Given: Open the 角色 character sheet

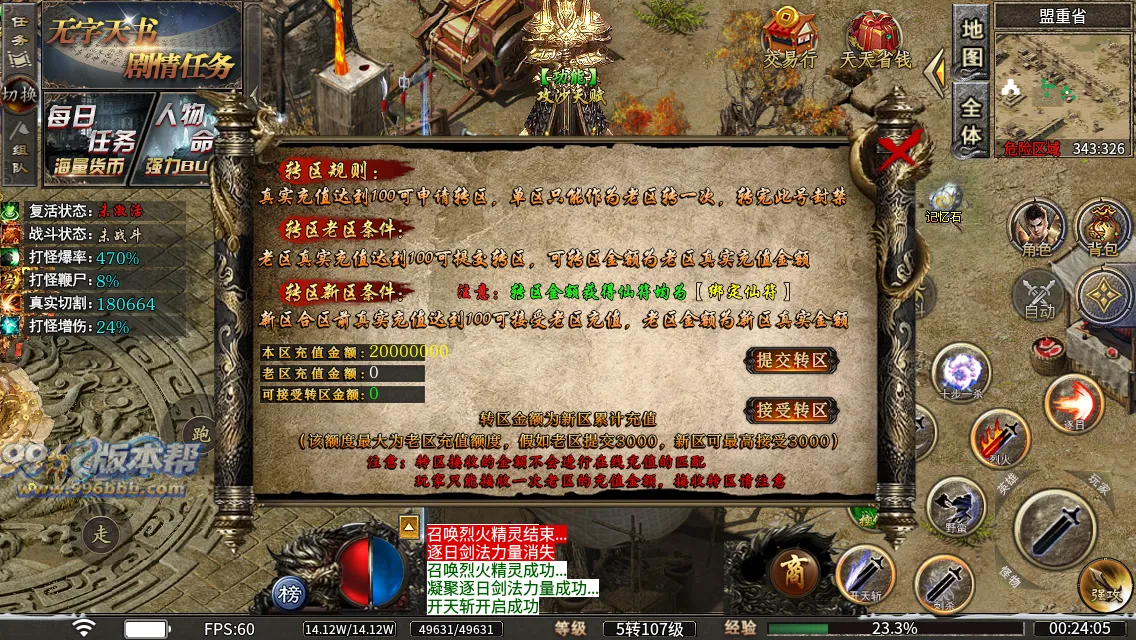Looking at the screenshot, I should (x=1036, y=228).
